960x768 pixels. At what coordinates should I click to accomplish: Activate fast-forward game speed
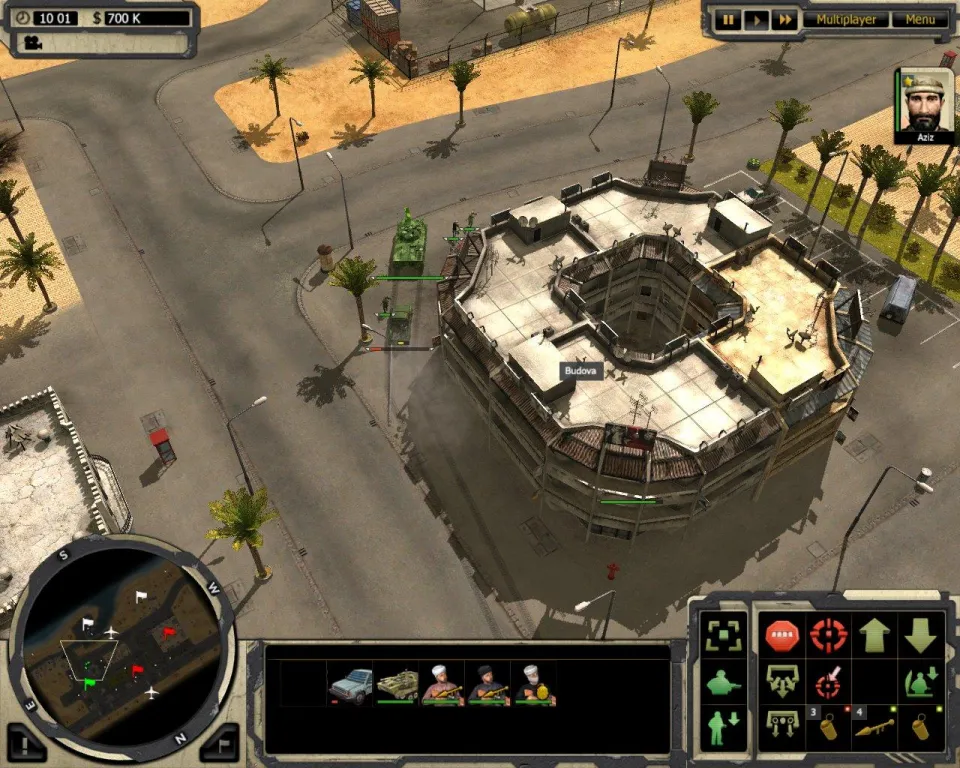coord(785,20)
